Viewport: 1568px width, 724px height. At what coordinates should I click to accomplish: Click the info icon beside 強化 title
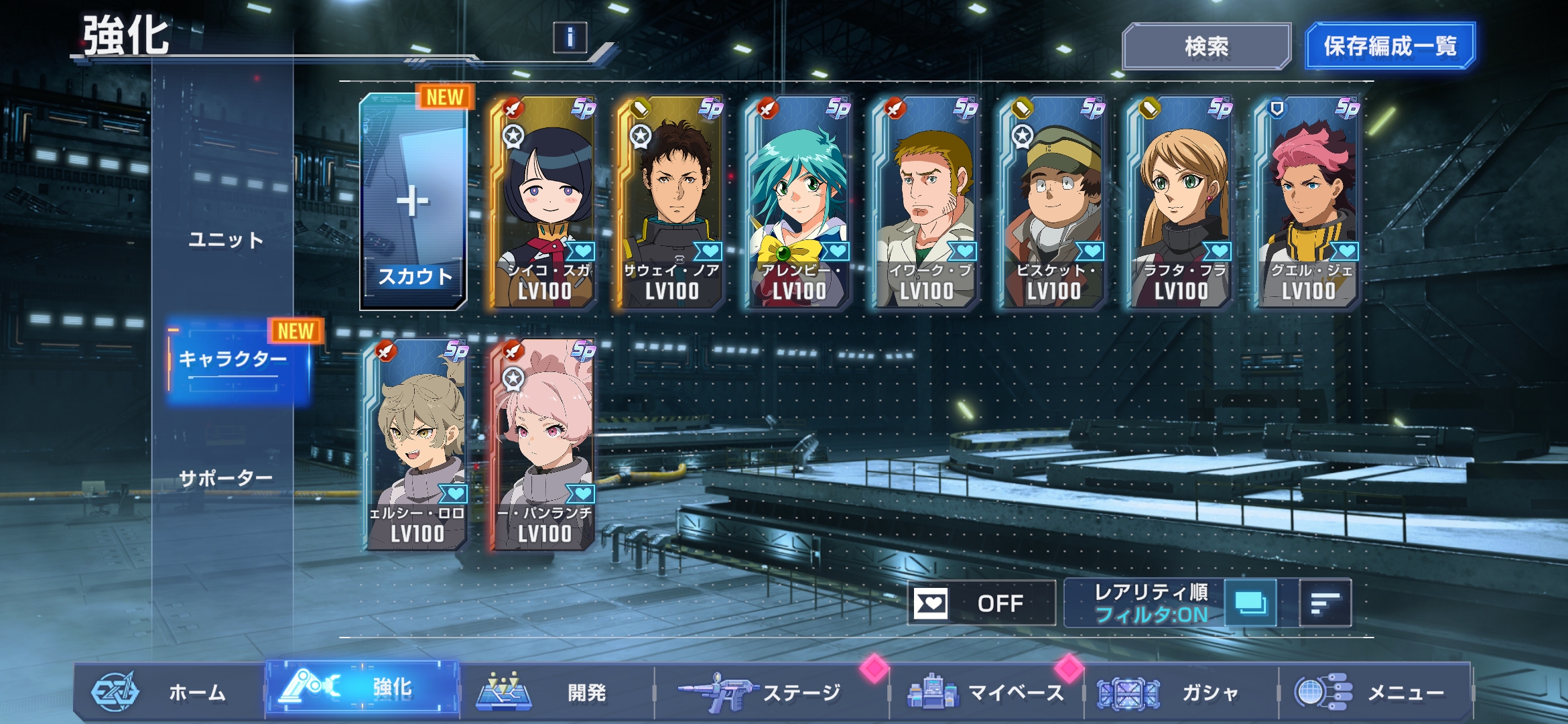tap(570, 38)
